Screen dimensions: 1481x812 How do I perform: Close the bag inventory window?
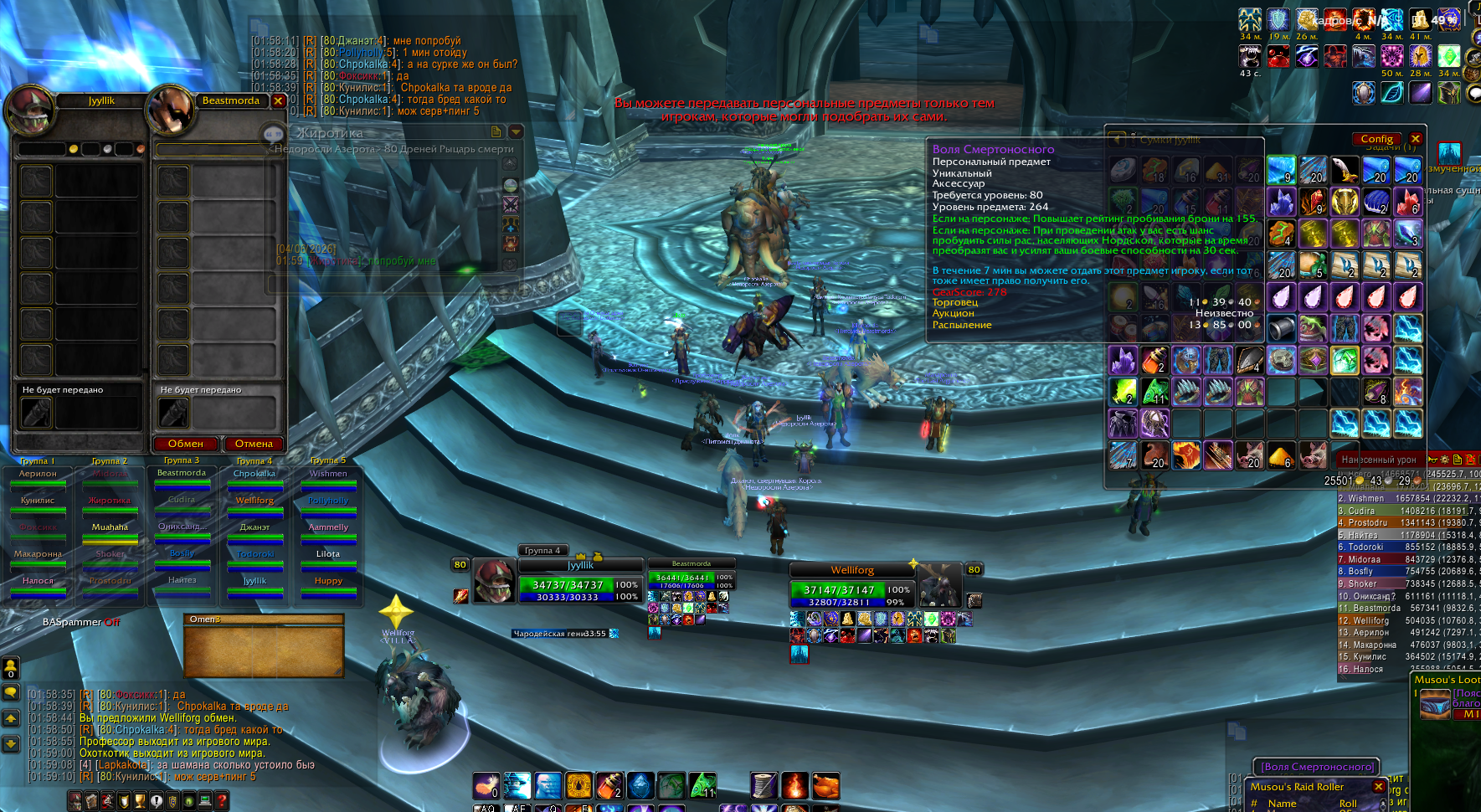[x=1416, y=139]
